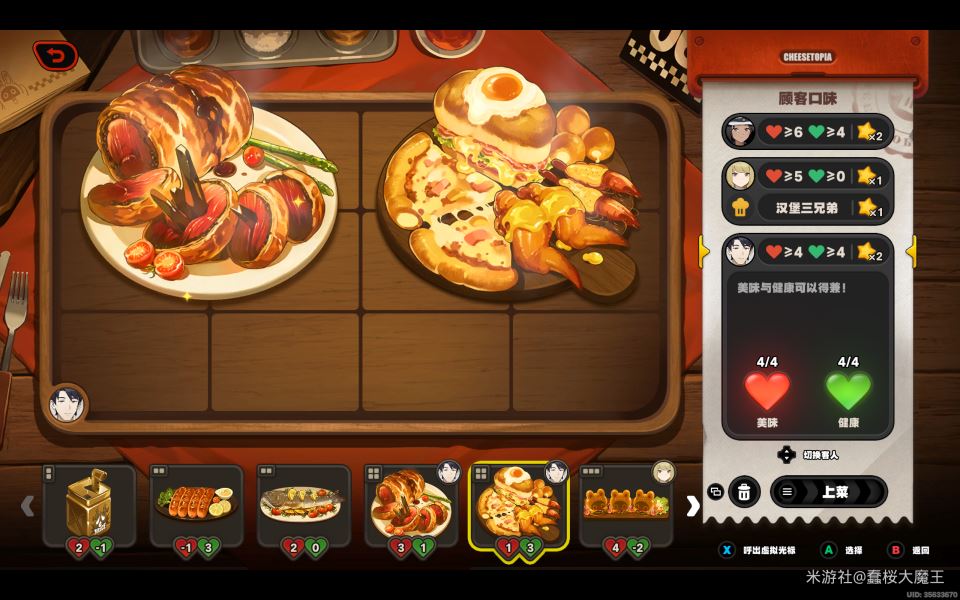Image resolution: width=960 pixels, height=600 pixels.
Task: Select the 汉堡三兄弟 dish request row
Action: (x=806, y=209)
